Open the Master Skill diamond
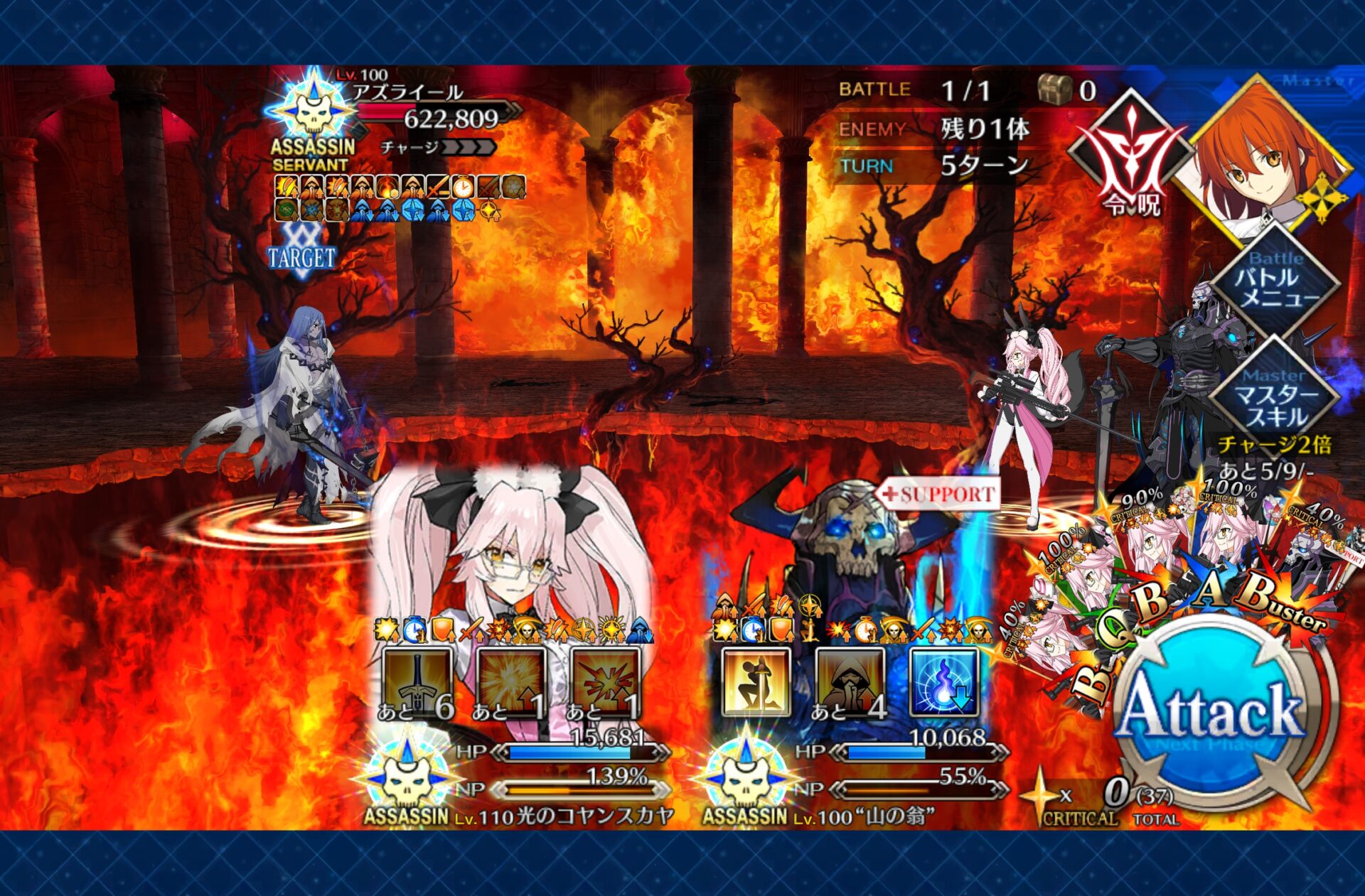The width and height of the screenshot is (1365, 896). [1275, 395]
